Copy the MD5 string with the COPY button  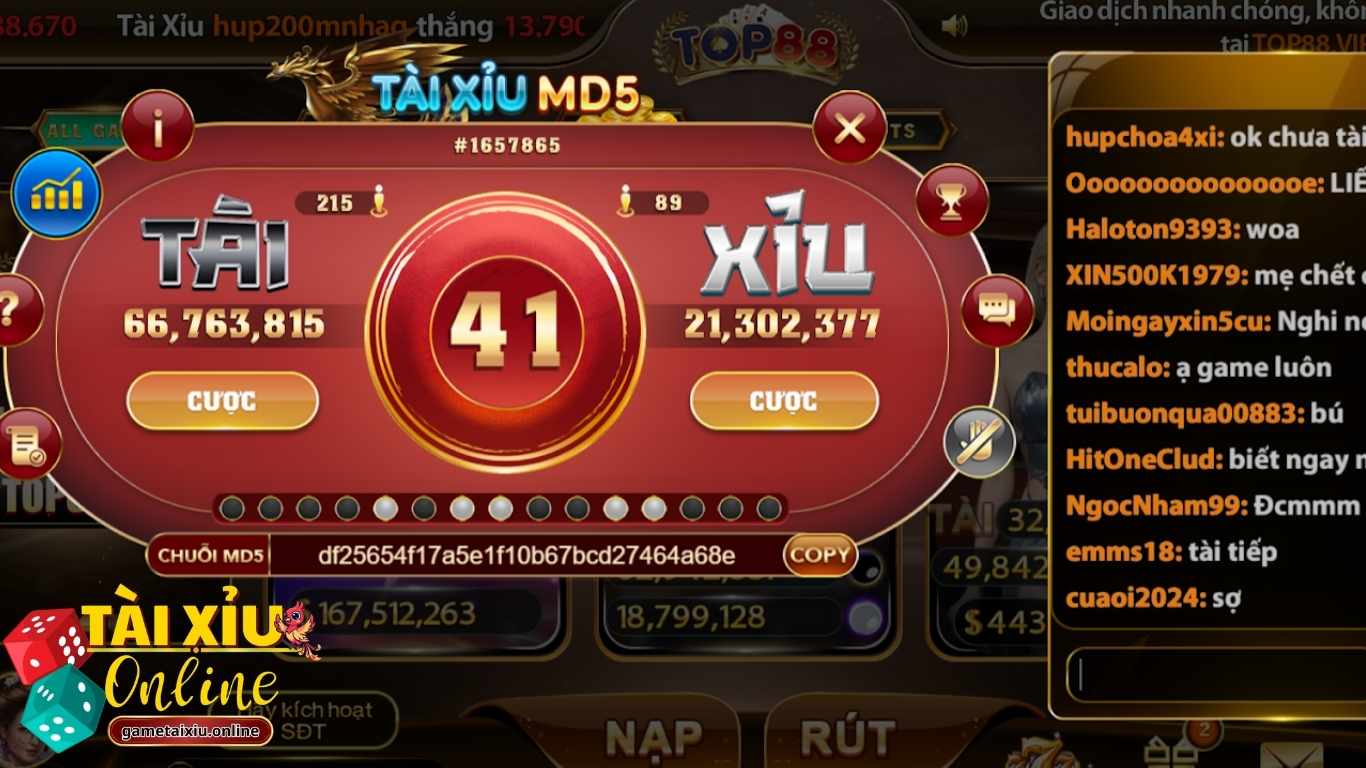coord(818,555)
